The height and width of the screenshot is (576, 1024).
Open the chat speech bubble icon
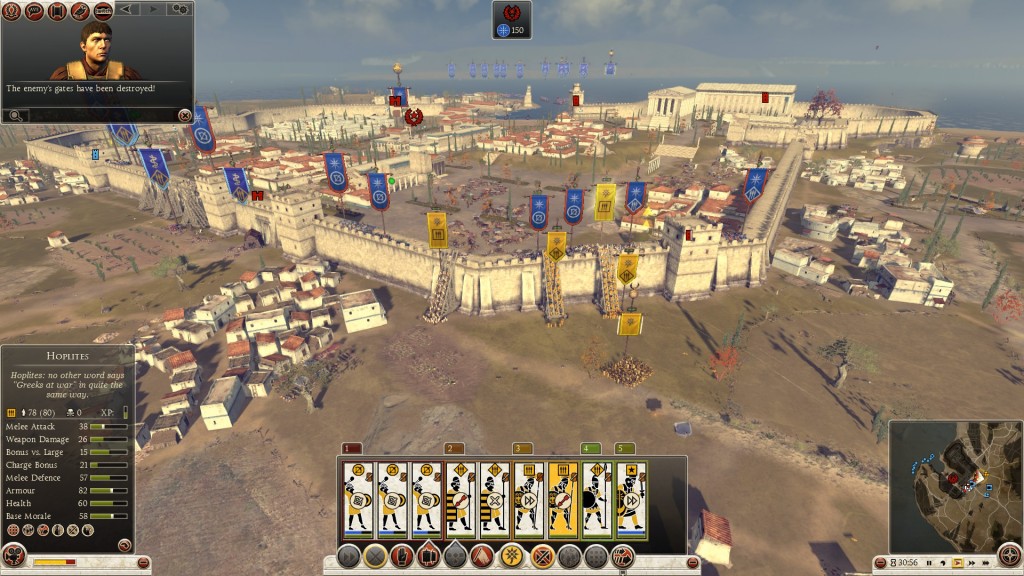point(33,10)
